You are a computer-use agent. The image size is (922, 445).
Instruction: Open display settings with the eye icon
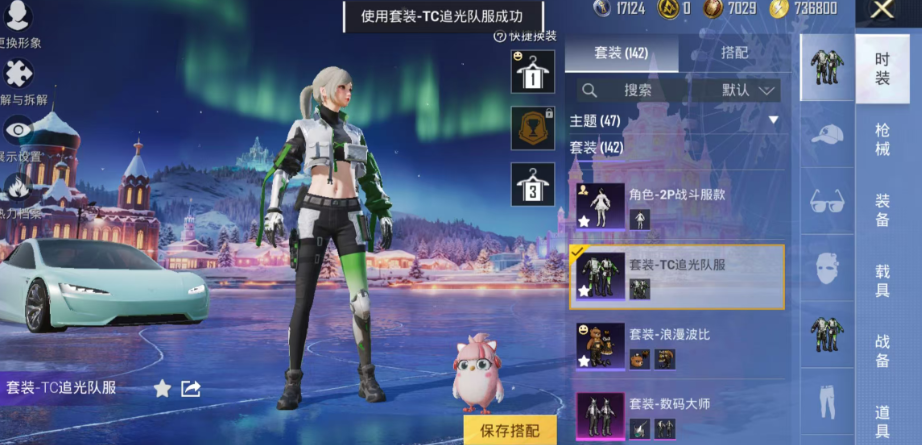click(19, 131)
